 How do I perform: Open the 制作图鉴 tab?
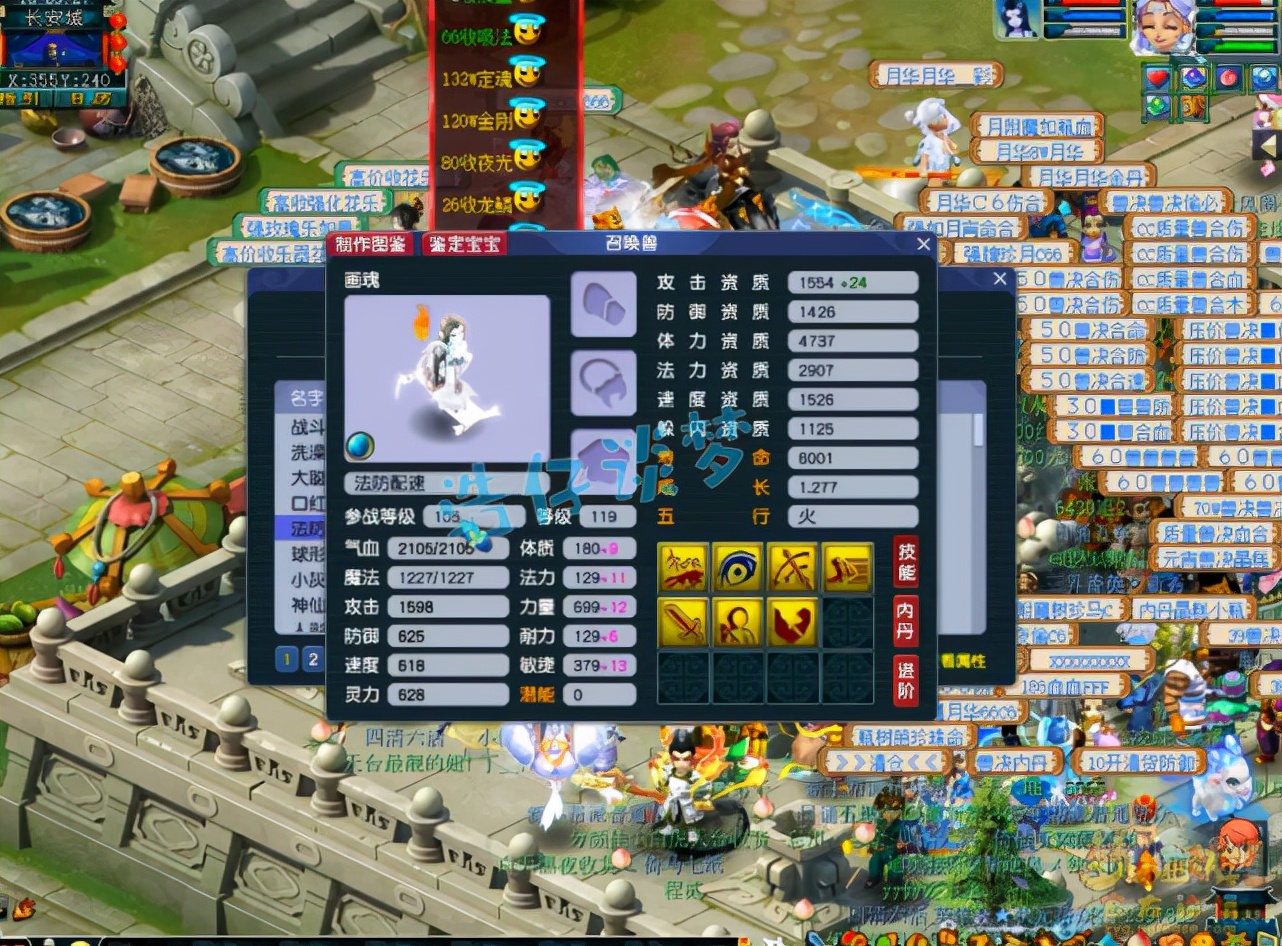click(371, 245)
